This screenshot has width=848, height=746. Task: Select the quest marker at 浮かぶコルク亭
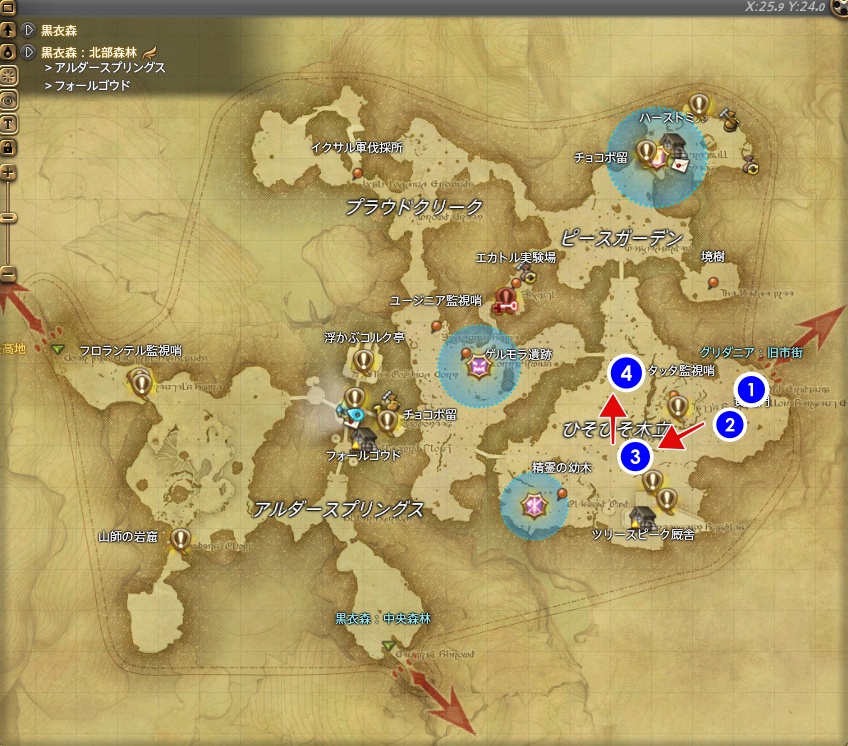pyautogui.click(x=361, y=360)
